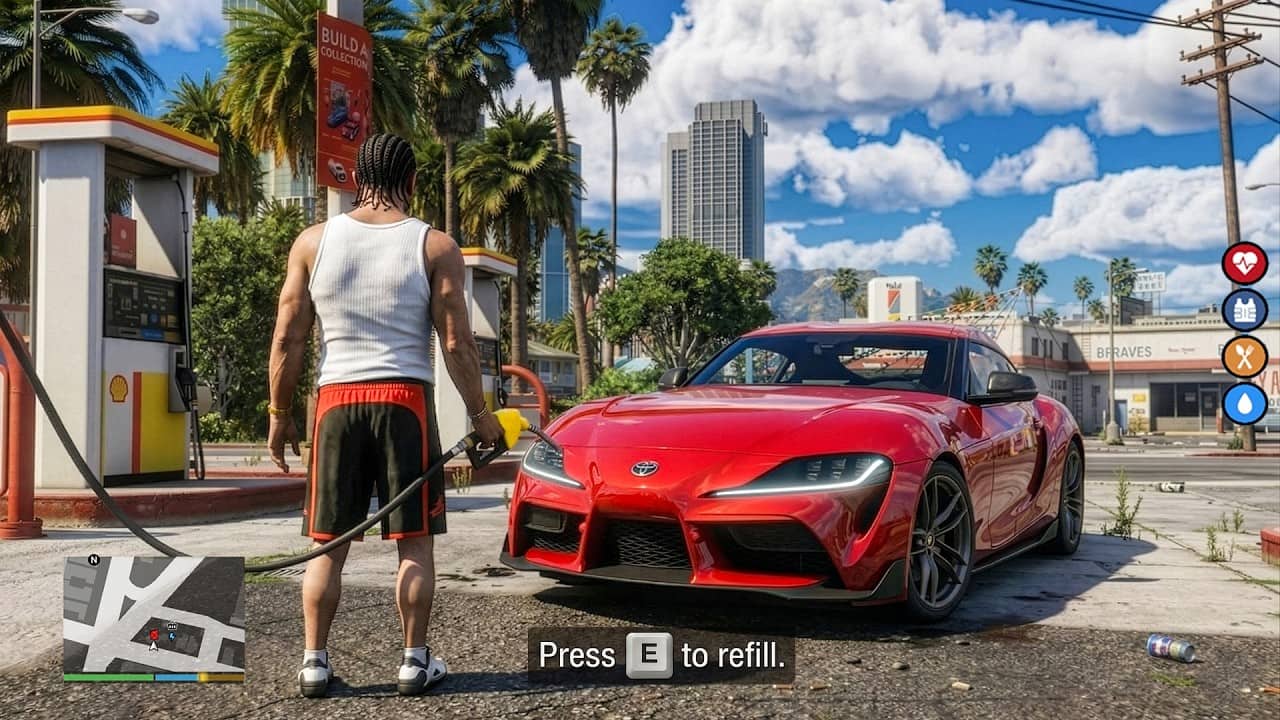Expand the armor status indicator
This screenshot has height=720, width=1280.
(1244, 309)
